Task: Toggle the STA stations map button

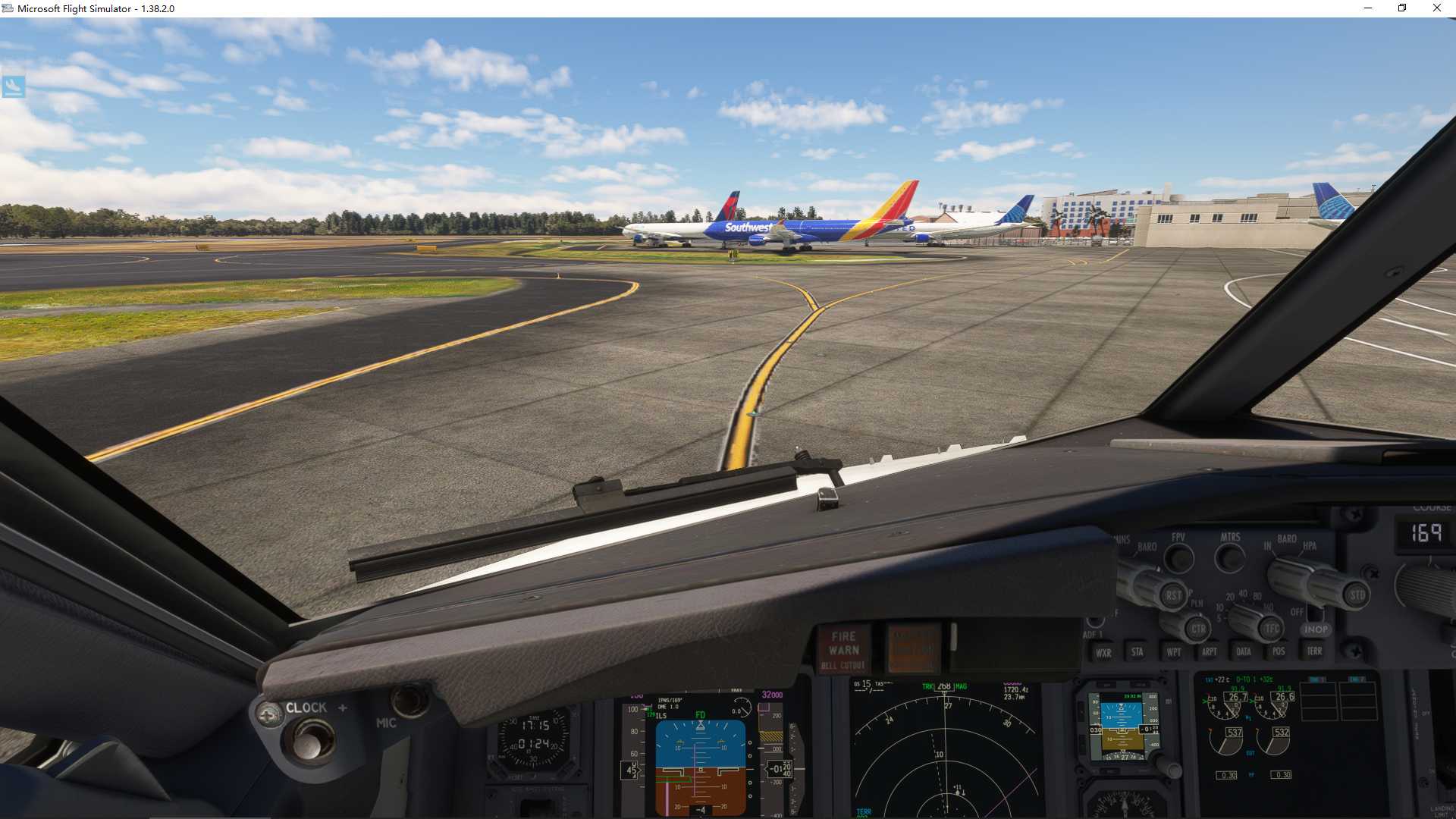Action: pyautogui.click(x=1137, y=652)
